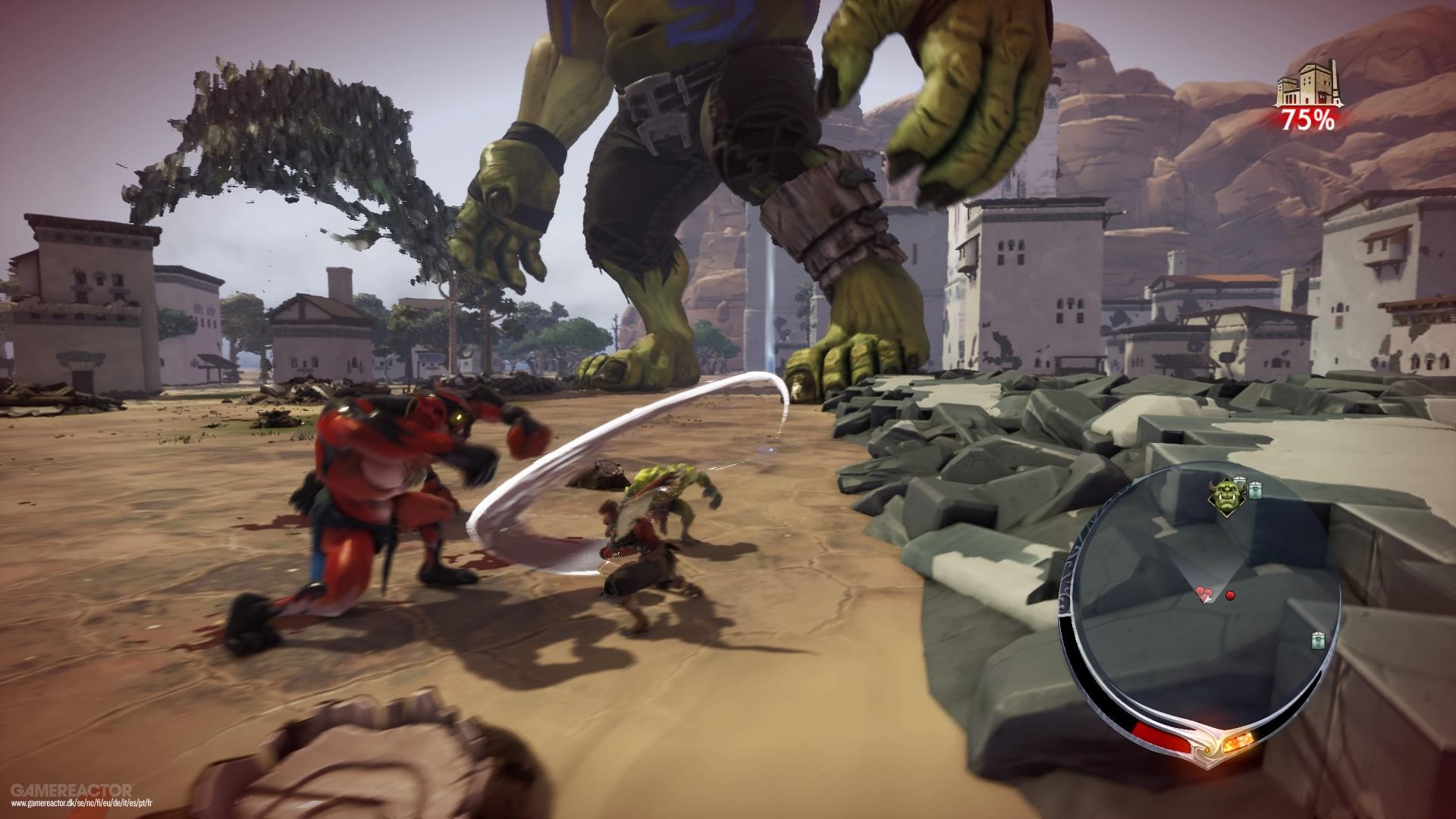Select the red 75% percentage label
The image size is (1456, 819).
click(x=1307, y=119)
